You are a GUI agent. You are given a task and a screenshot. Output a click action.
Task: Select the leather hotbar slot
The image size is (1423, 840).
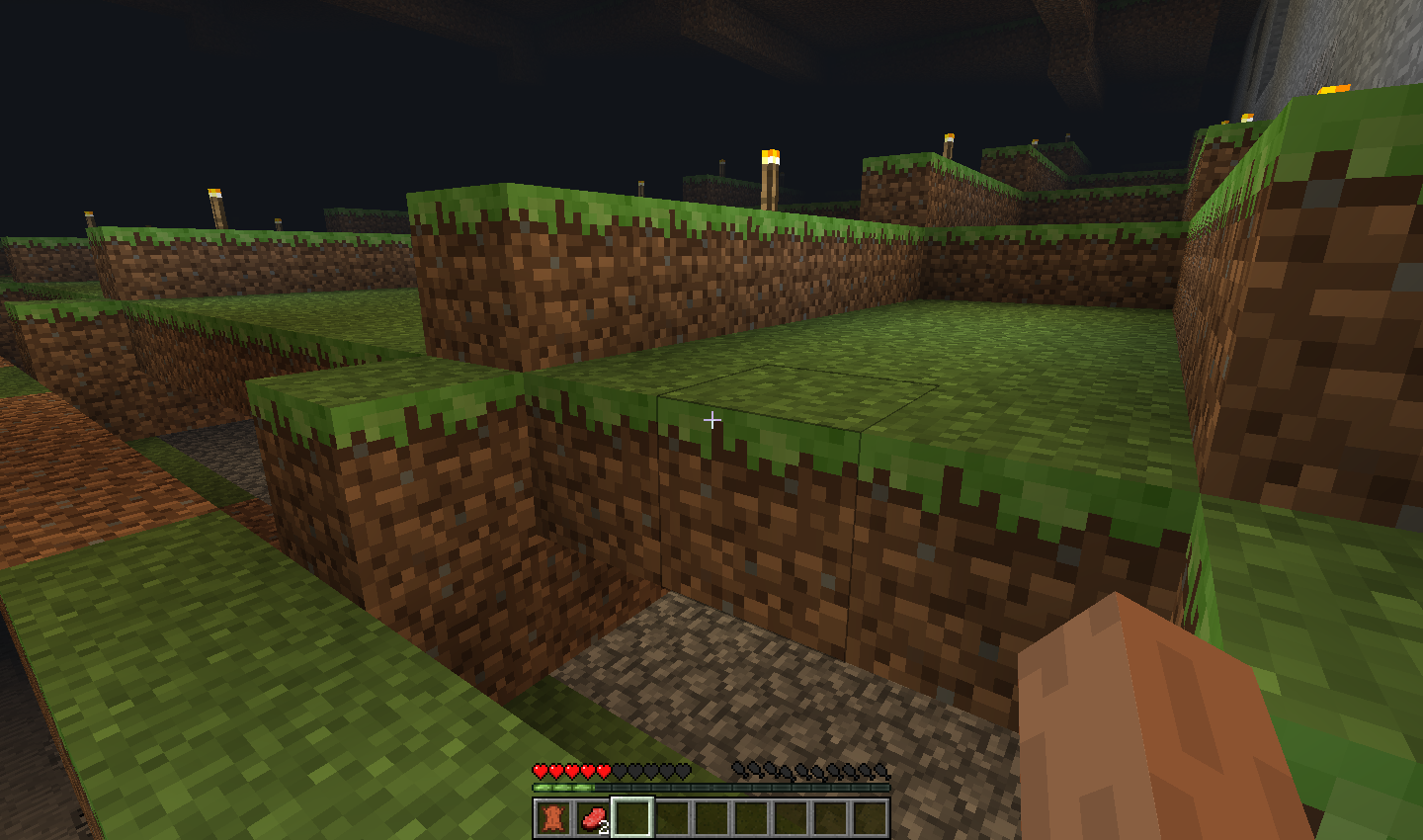pos(553,818)
